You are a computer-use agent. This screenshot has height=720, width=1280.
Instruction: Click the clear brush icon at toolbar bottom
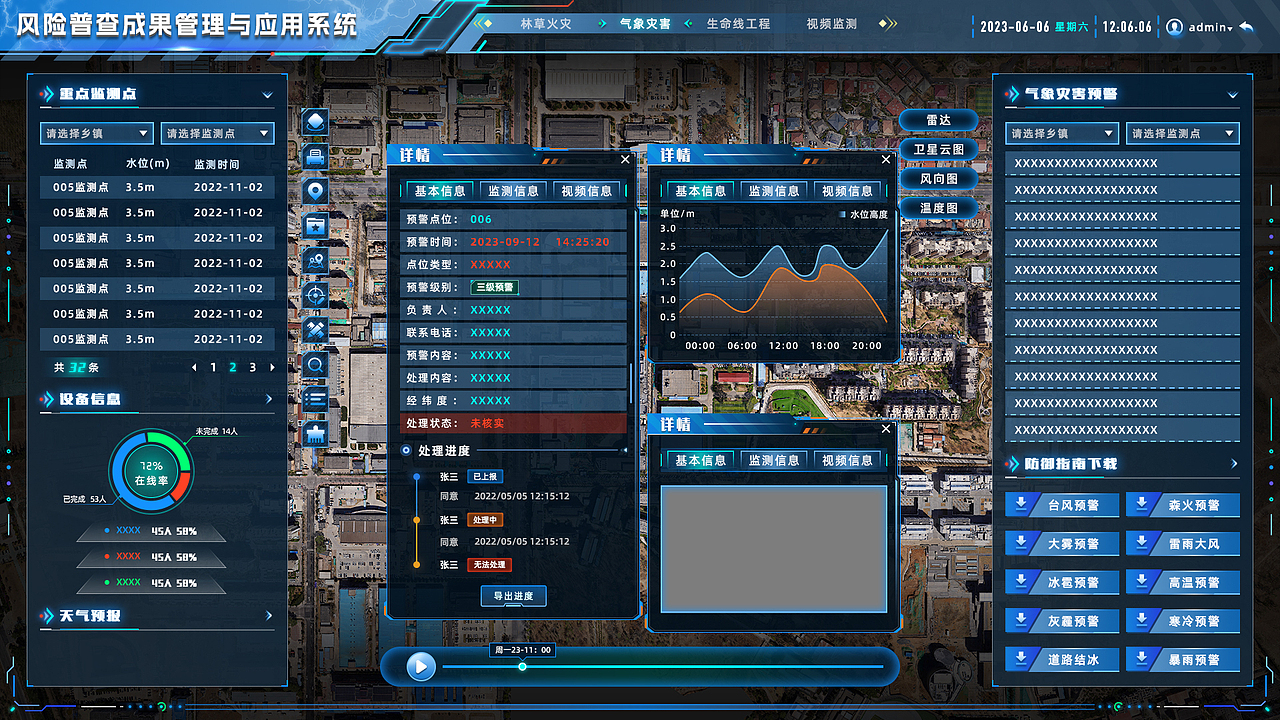(x=315, y=433)
